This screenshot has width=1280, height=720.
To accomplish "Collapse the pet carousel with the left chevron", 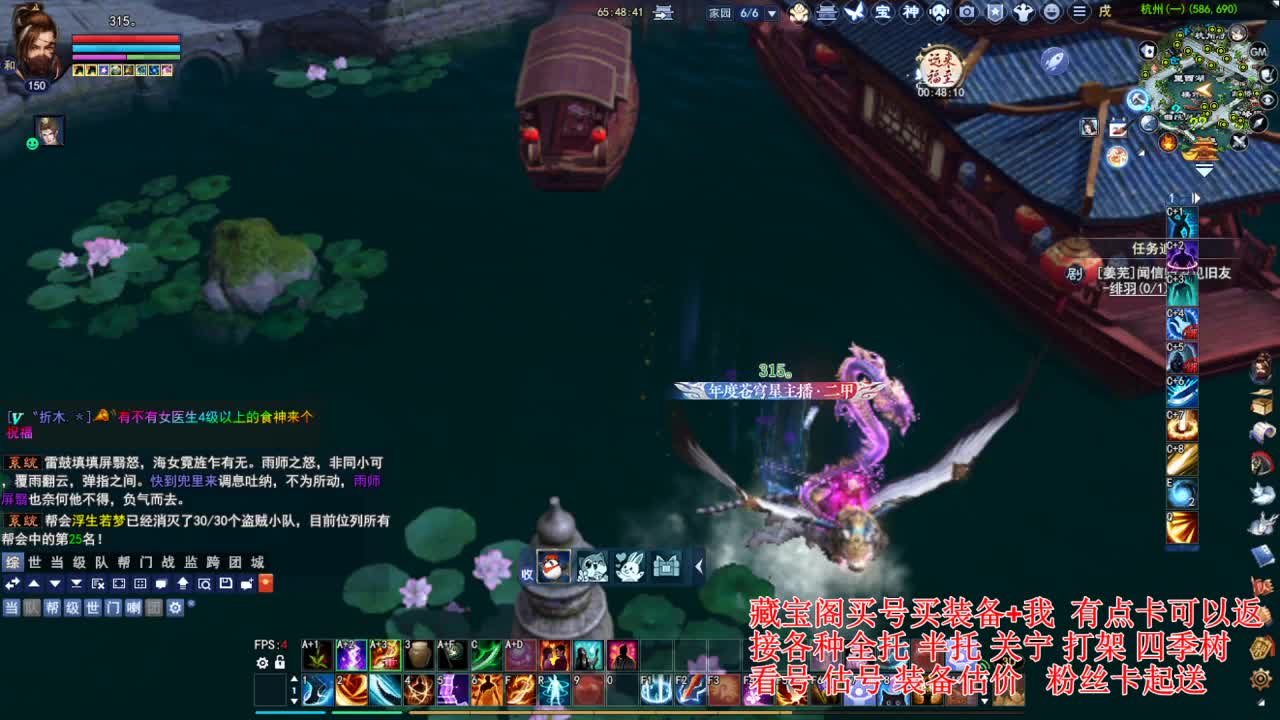I will tap(699, 567).
